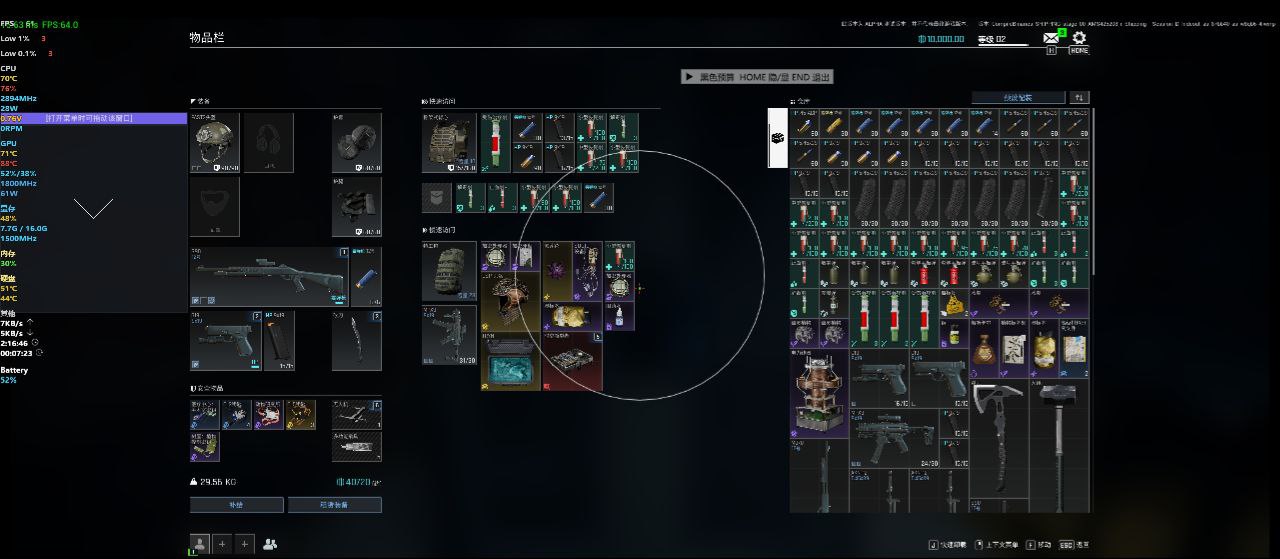Select the equipped helmet slot
The height and width of the screenshot is (559, 1280).
tap(215, 142)
